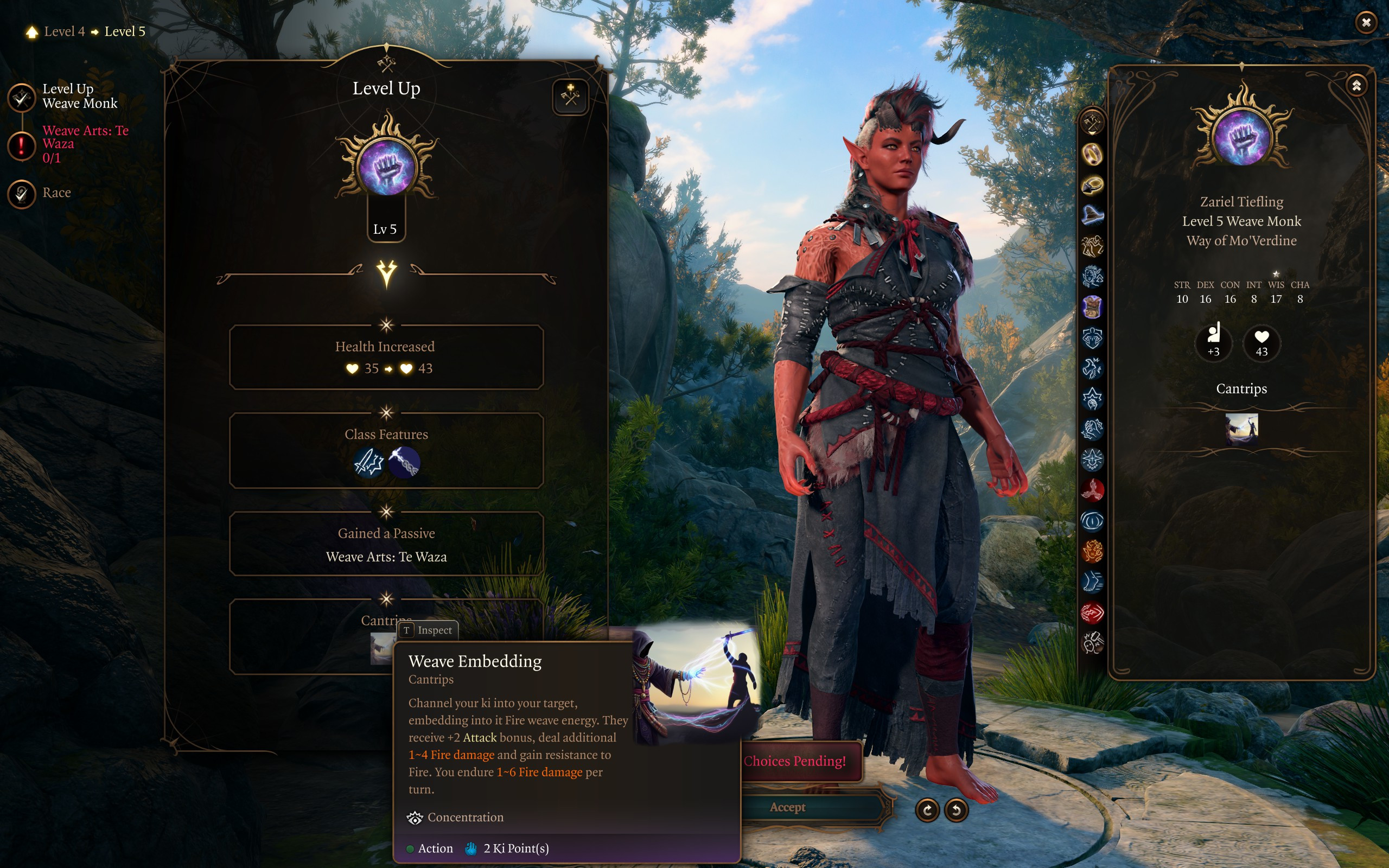Open the Race step
Viewport: 1389px width, 868px height.
(x=22, y=194)
